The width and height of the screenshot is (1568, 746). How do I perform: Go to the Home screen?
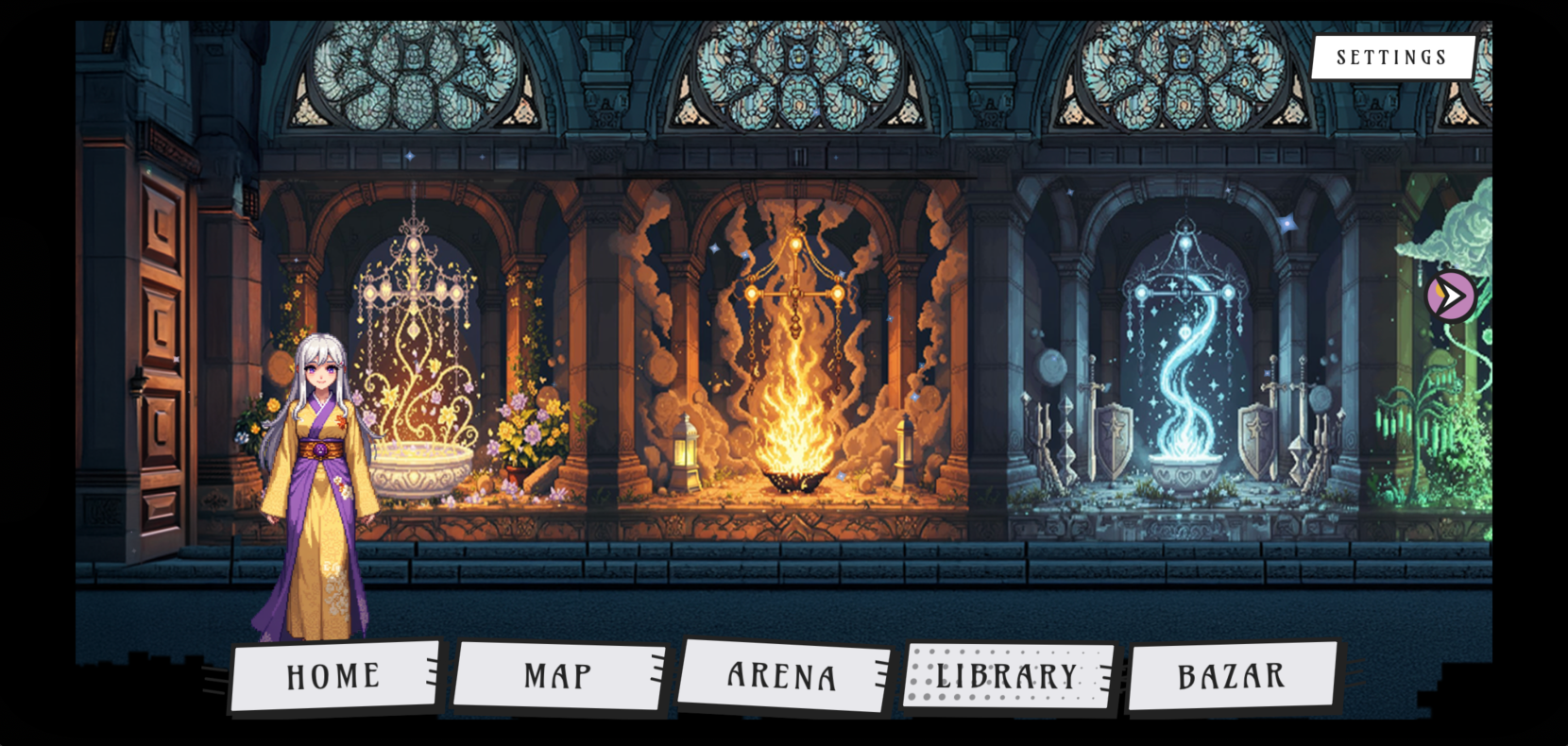point(333,676)
